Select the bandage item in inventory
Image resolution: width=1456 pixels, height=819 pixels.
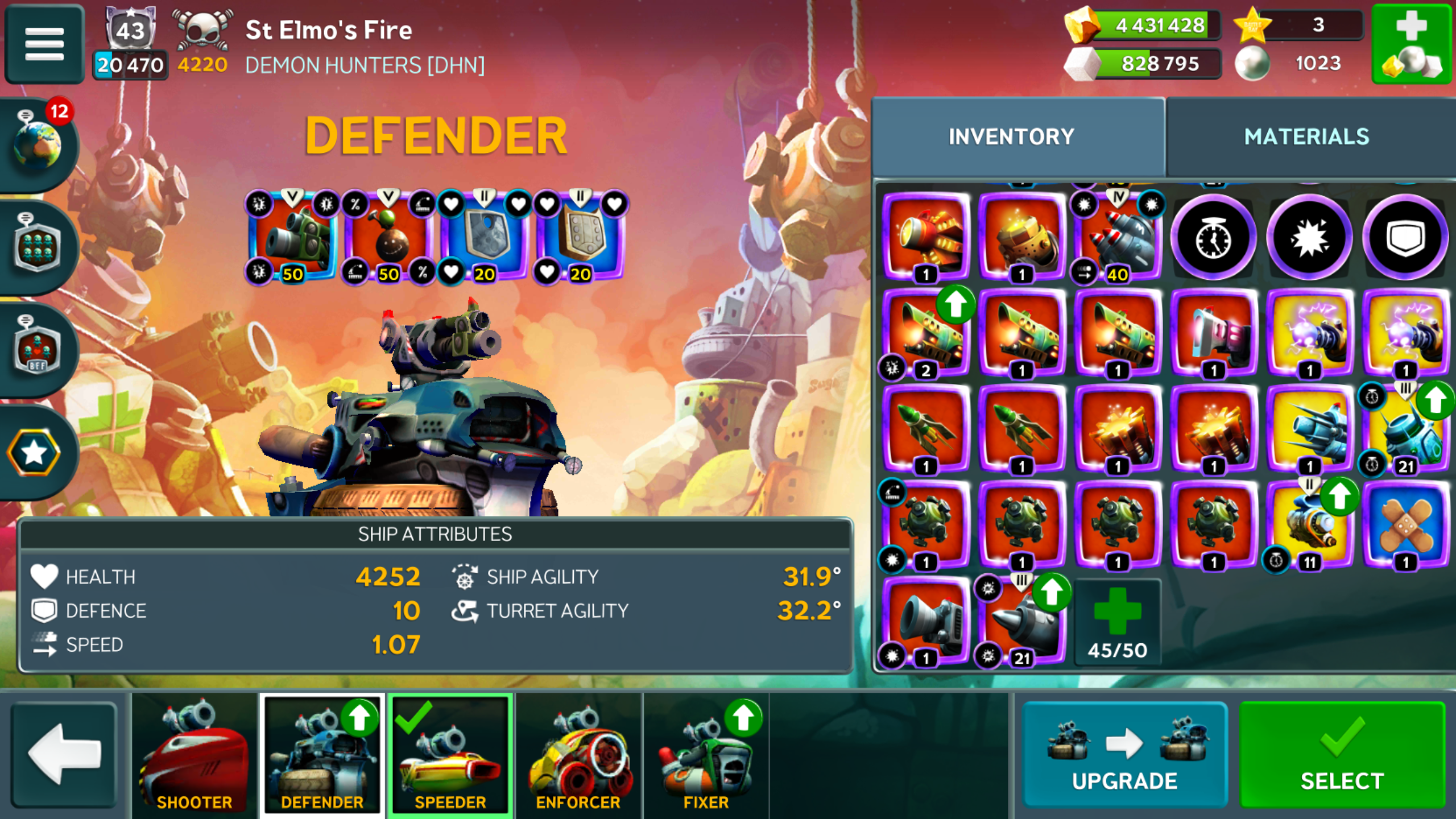tap(1405, 524)
